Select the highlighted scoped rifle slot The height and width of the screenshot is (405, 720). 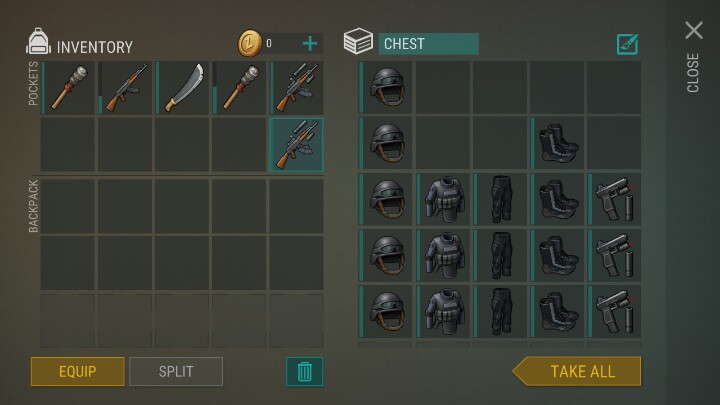coord(297,144)
